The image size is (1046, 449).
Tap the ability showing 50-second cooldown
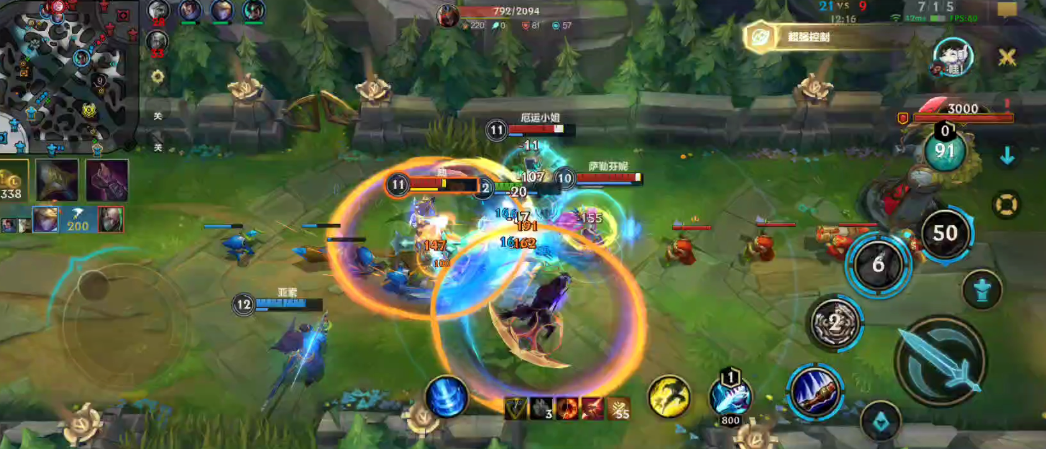coord(945,234)
